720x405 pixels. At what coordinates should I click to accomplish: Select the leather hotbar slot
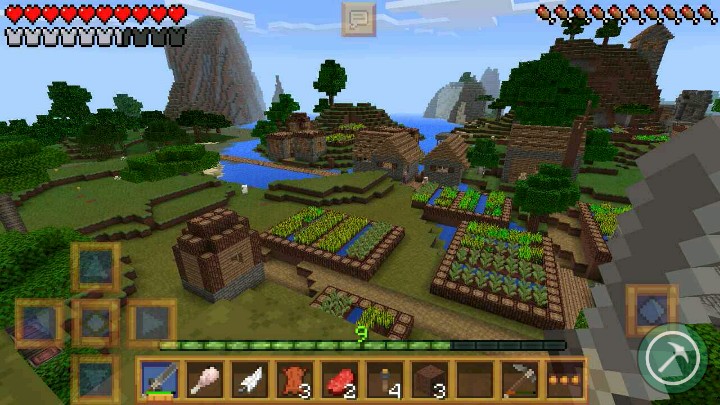(x=294, y=380)
